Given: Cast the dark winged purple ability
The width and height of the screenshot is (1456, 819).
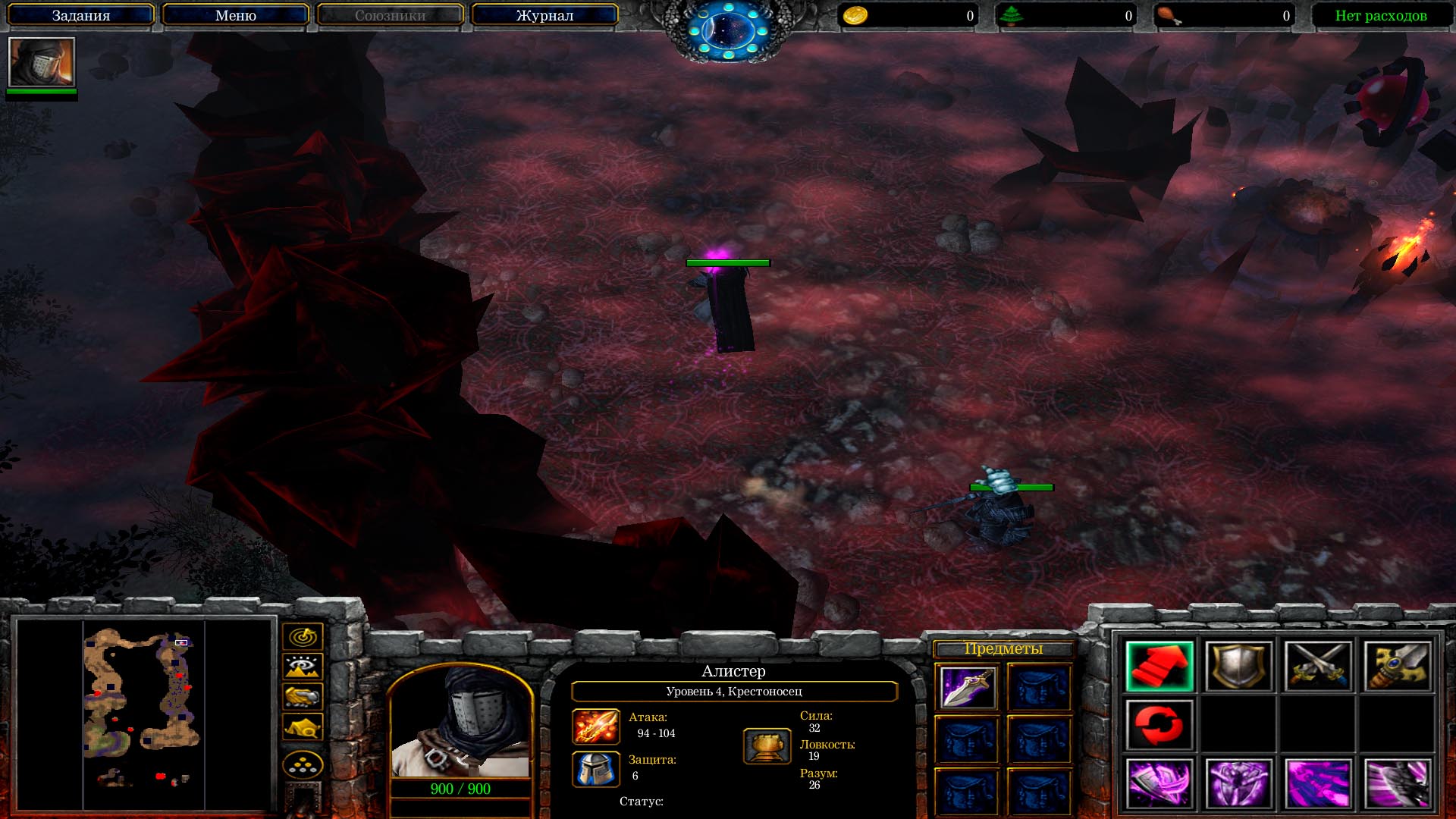Looking at the screenshot, I should (1397, 783).
